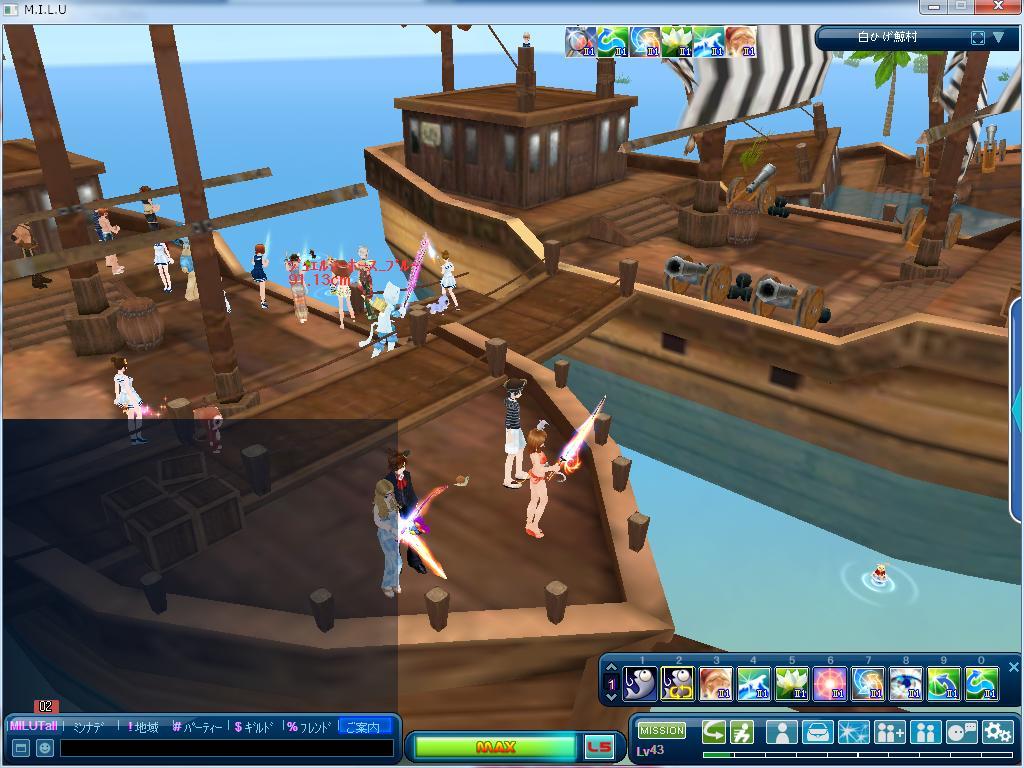Open the chat bubble face icon

coord(961,733)
